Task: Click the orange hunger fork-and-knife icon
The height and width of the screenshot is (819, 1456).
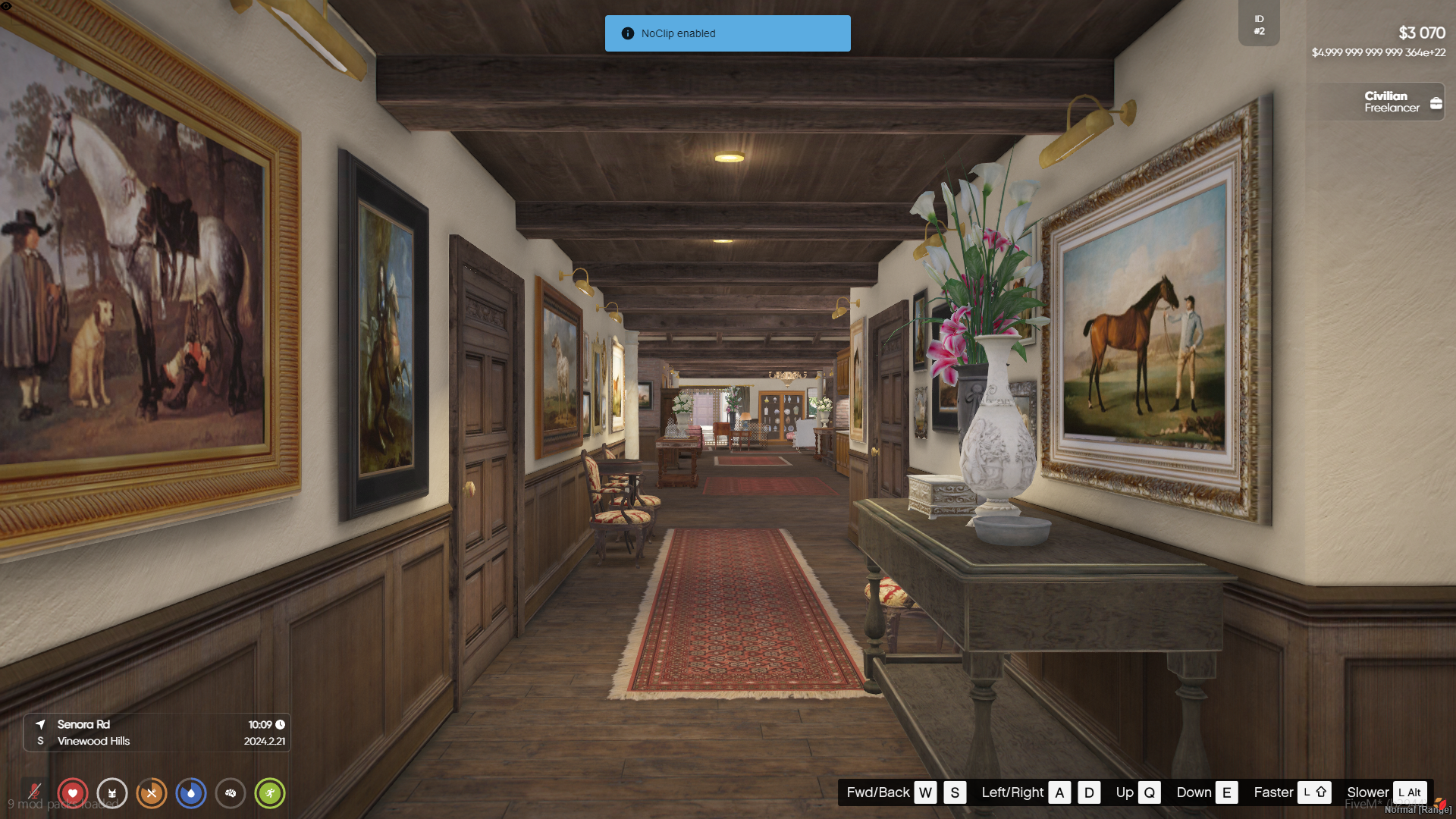Action: 152,793
